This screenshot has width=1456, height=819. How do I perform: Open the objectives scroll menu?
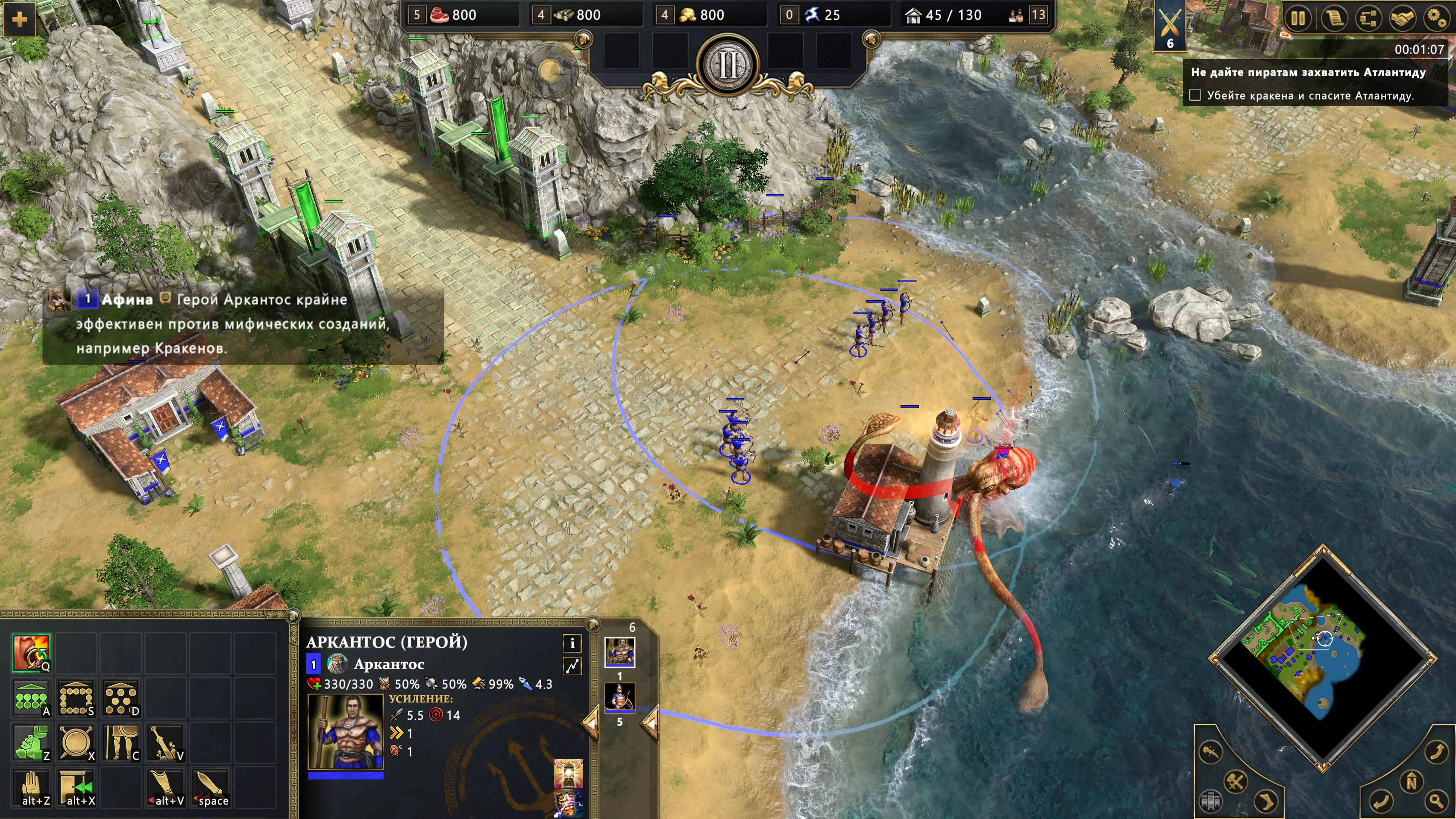(x=1334, y=19)
